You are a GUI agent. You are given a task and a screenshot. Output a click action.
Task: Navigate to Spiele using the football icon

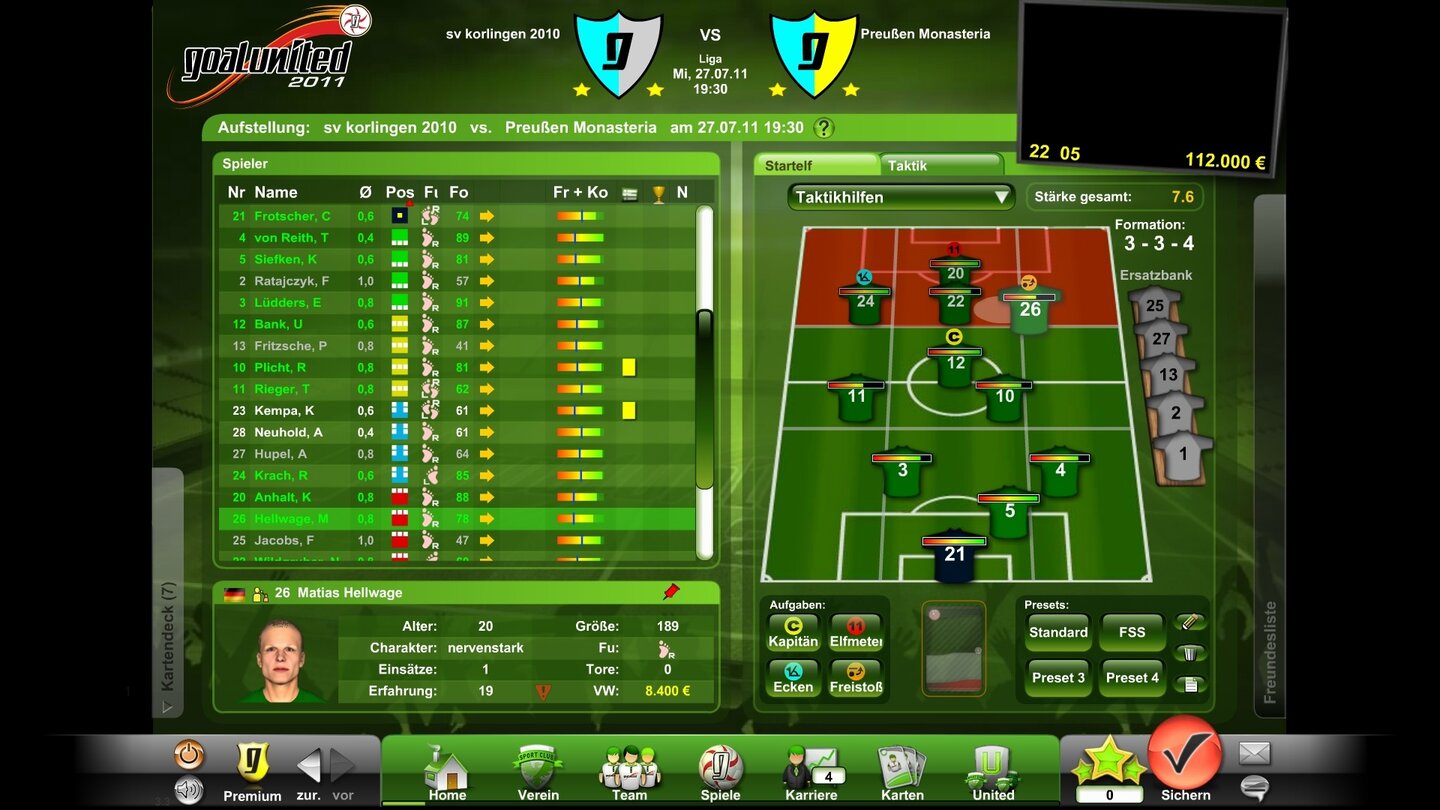pyautogui.click(x=719, y=765)
